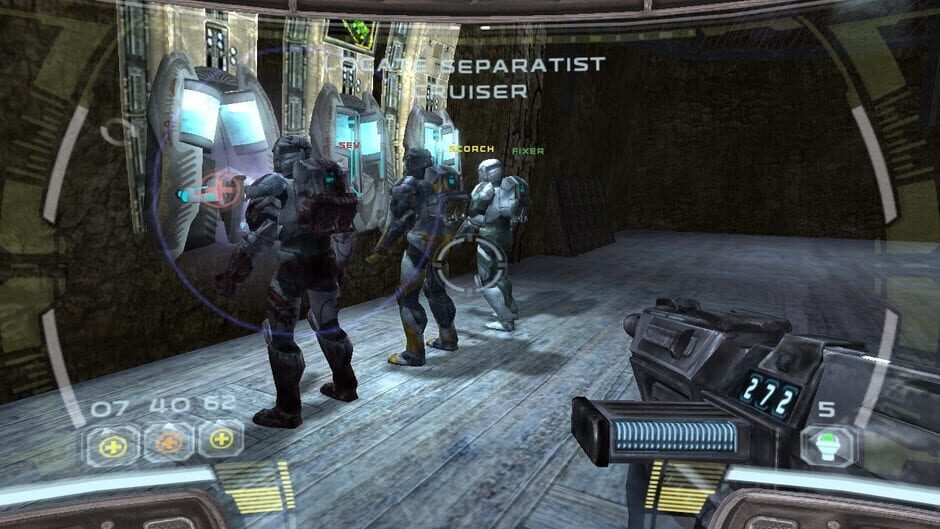
Task: Select the squad status icon under 07
Action: pyautogui.click(x=113, y=444)
